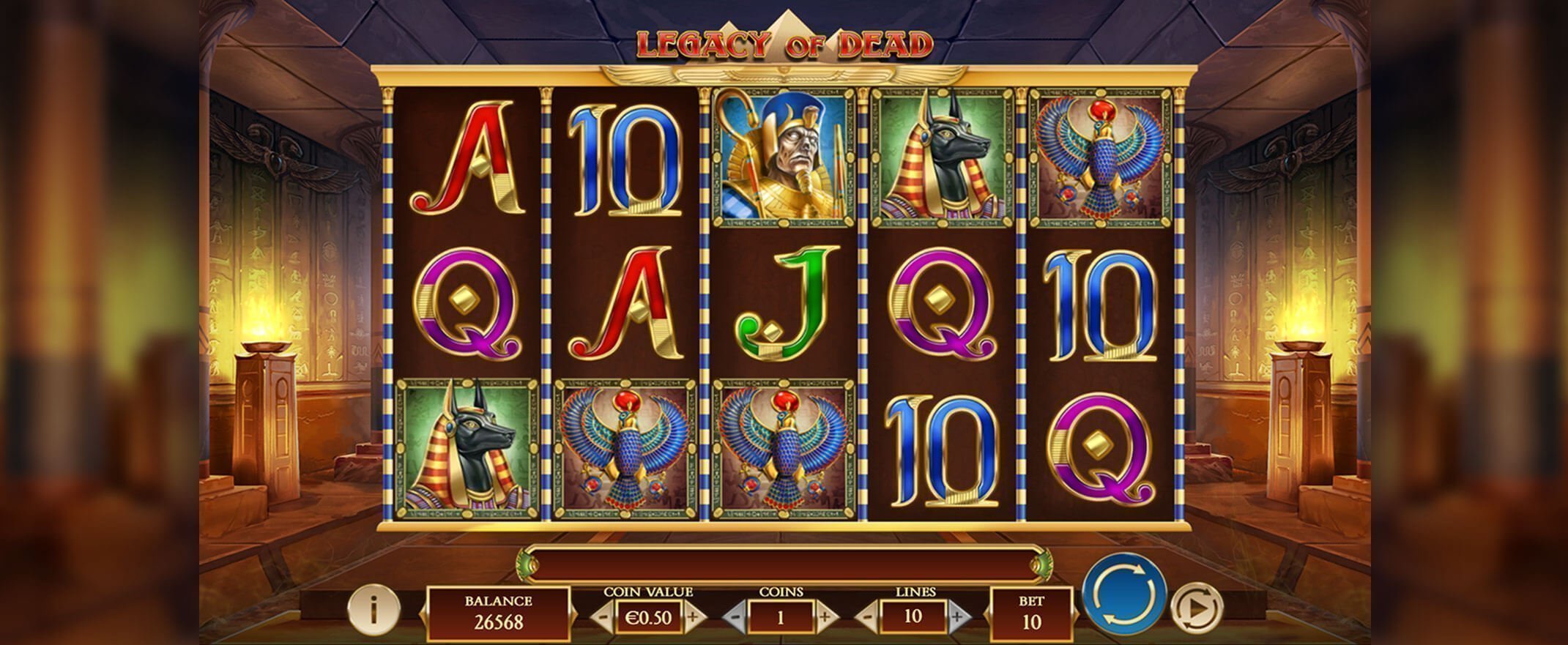Decrease the coin value
The width and height of the screenshot is (1568, 645).
(602, 617)
